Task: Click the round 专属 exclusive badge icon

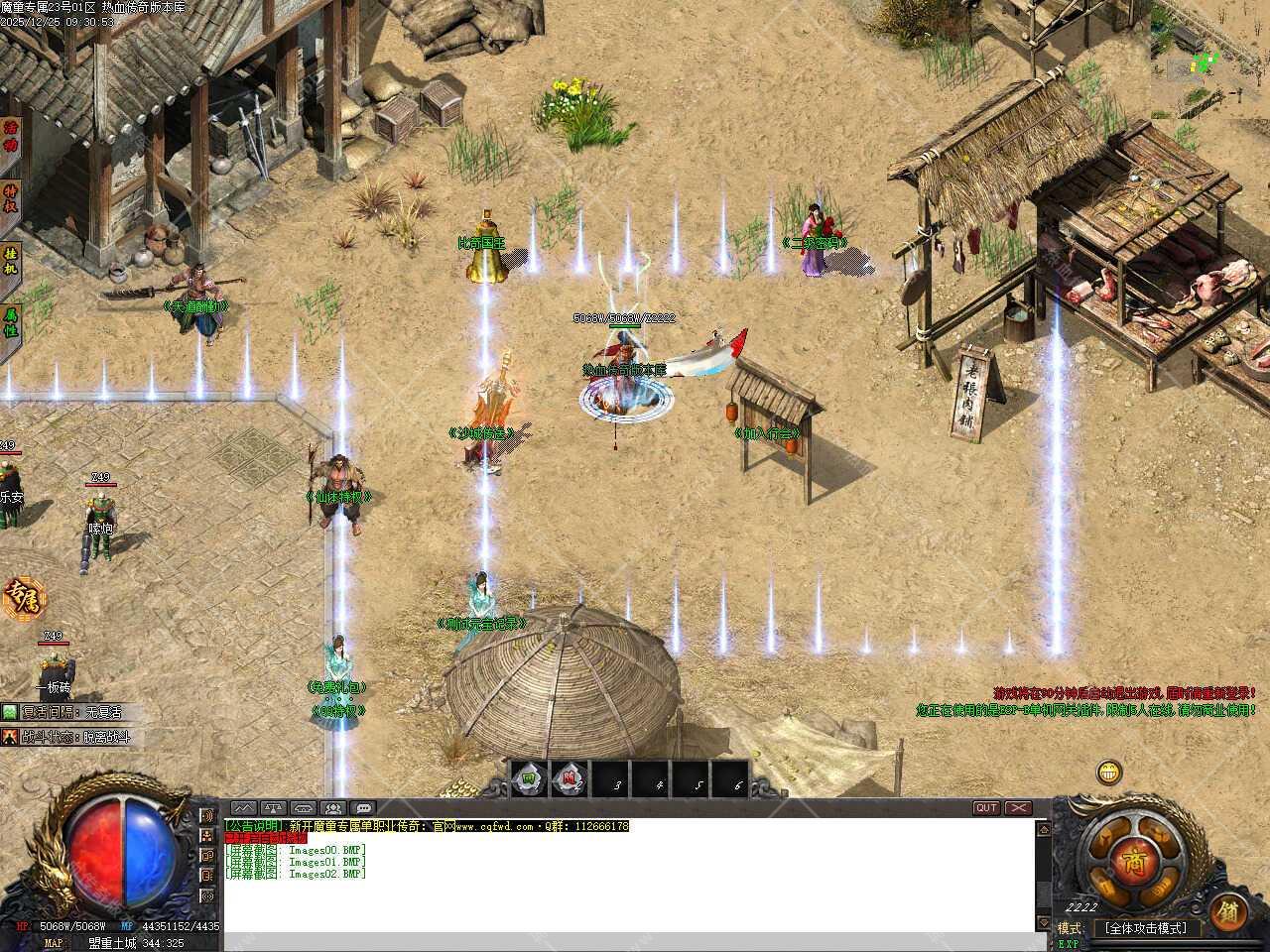Action: 22,598
